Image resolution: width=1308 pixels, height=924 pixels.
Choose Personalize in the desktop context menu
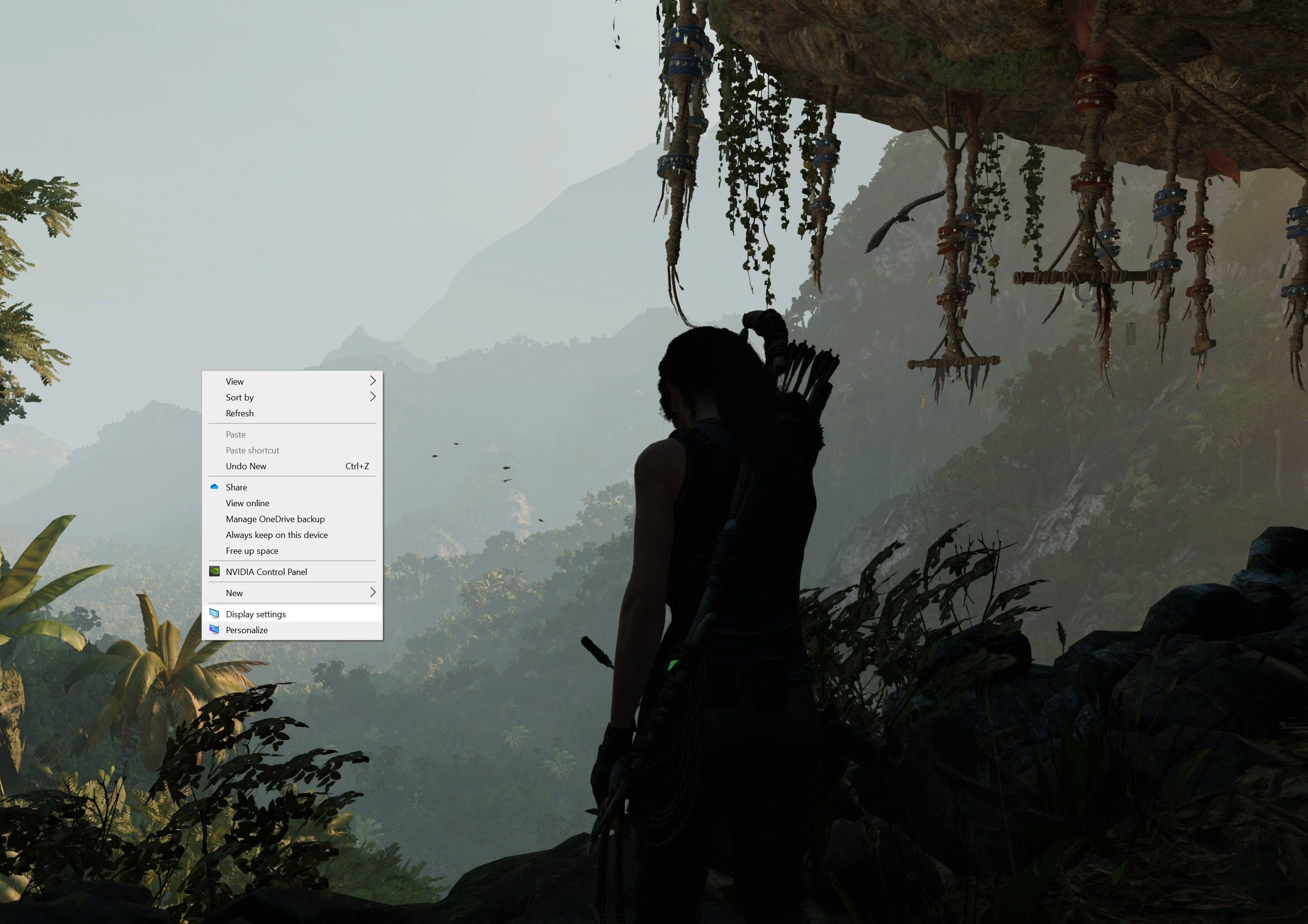point(247,630)
